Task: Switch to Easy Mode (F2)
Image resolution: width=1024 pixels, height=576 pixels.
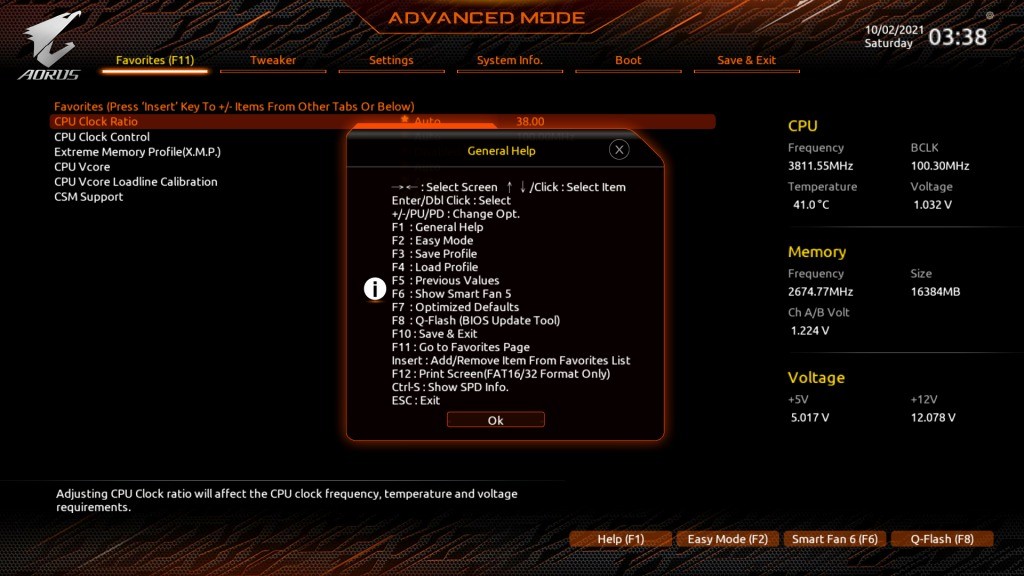Action: [727, 539]
